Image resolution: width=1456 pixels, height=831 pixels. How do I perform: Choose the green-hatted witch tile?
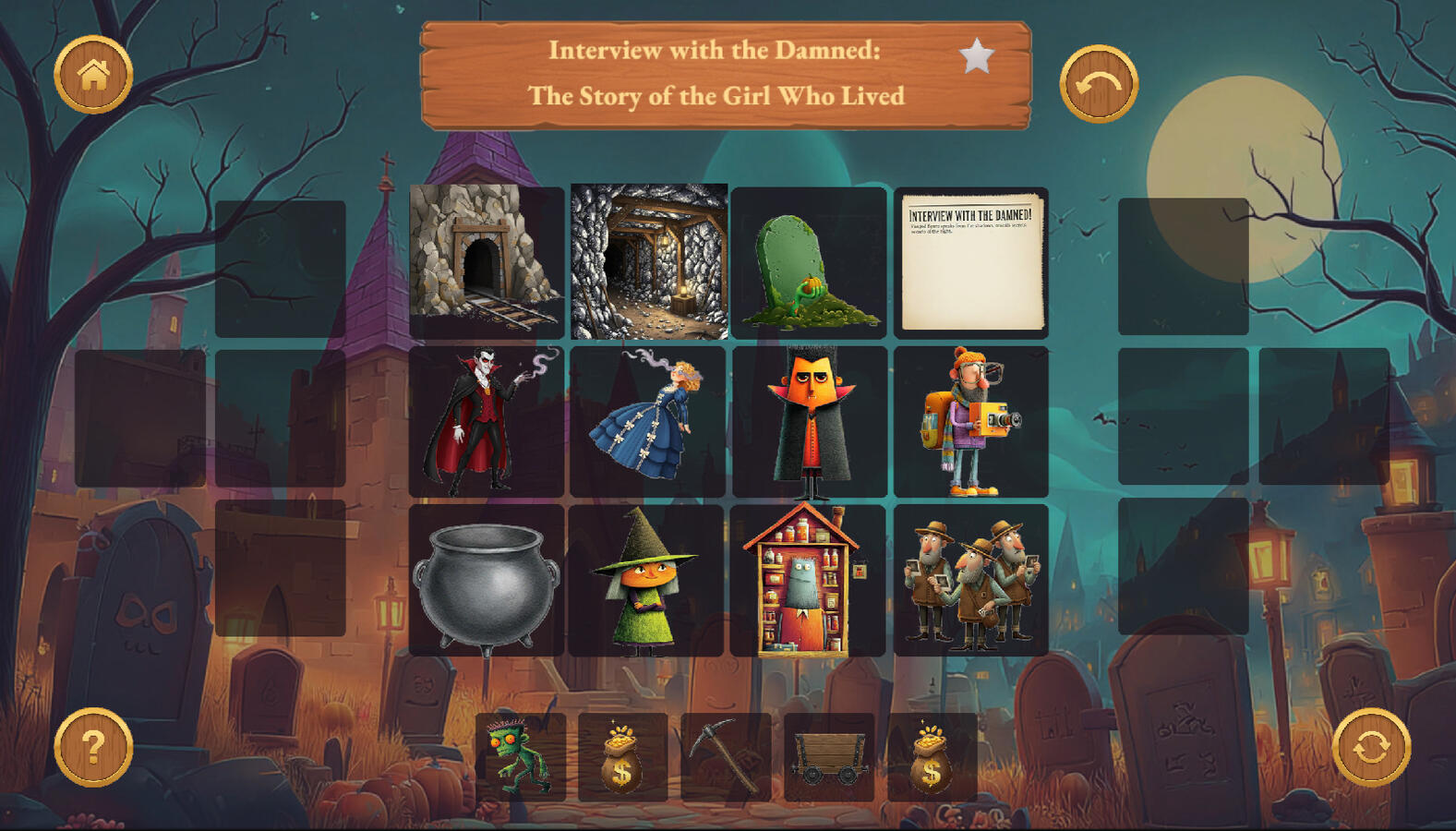coord(646,580)
